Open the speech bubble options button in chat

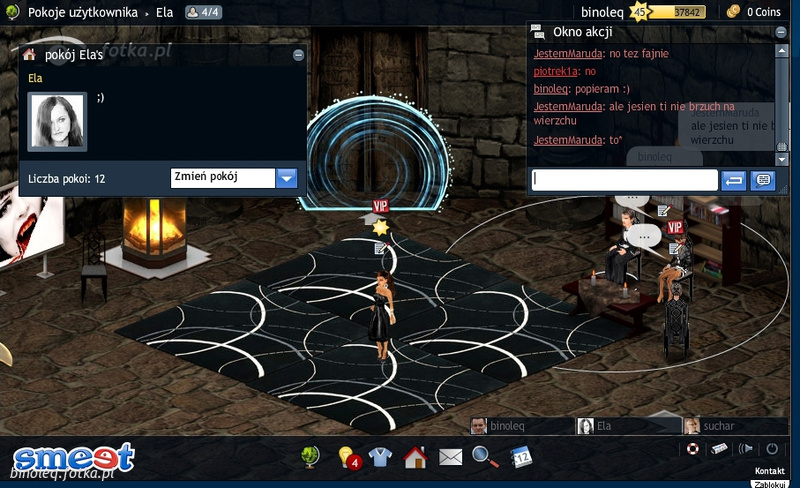coord(763,180)
